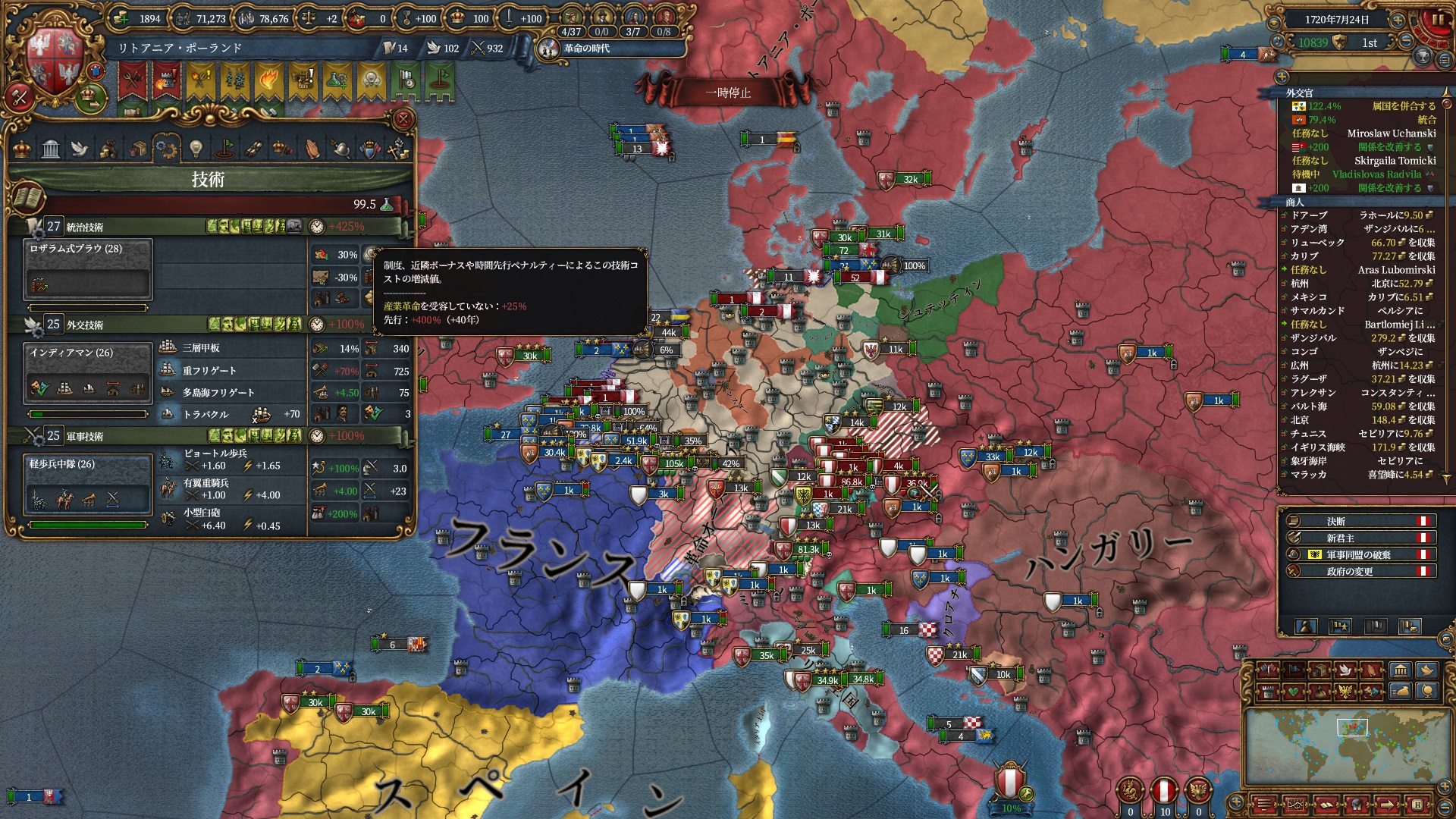1456x819 pixels.
Task: Toggle the red pause button by the date
Action: pyautogui.click(x=1436, y=20)
